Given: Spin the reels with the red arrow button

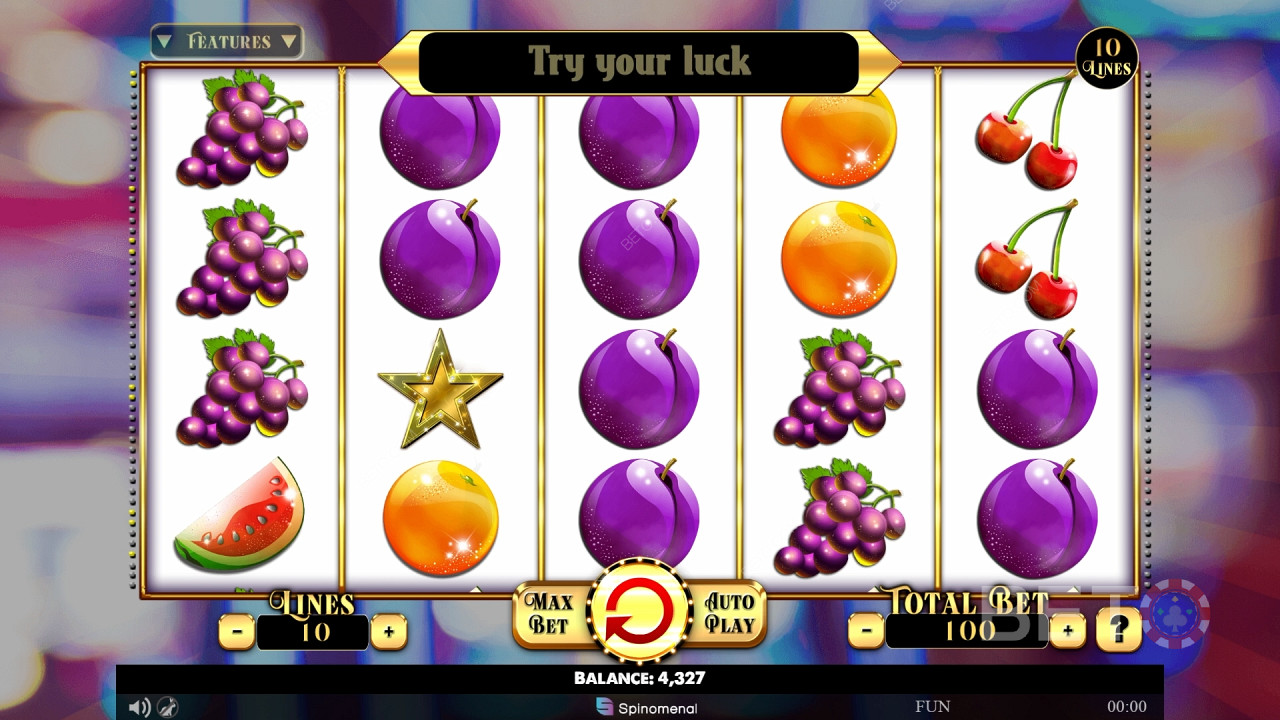Looking at the screenshot, I should click(x=640, y=611).
